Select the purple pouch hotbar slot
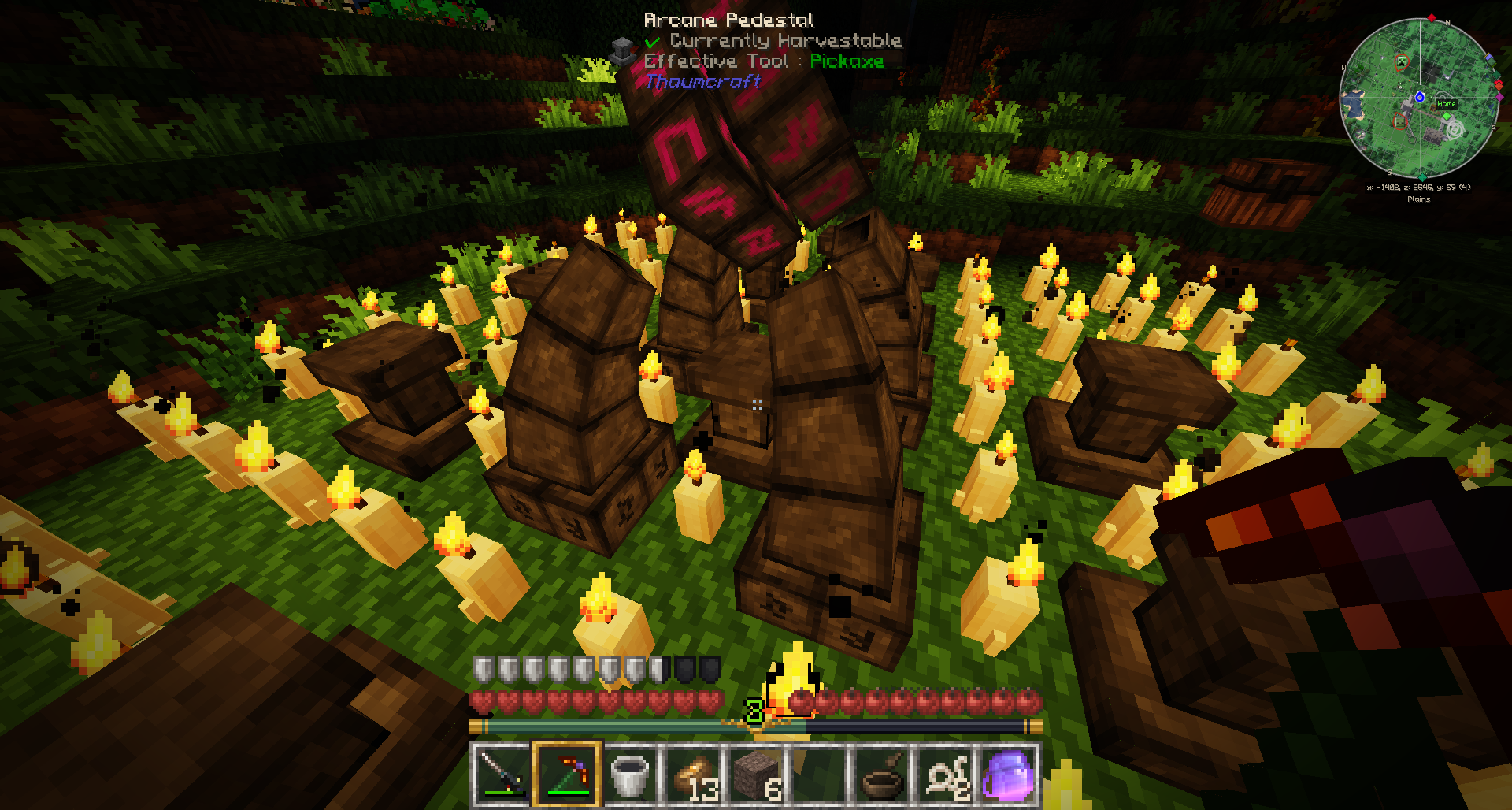The width and height of the screenshot is (1512, 810). point(1008,774)
